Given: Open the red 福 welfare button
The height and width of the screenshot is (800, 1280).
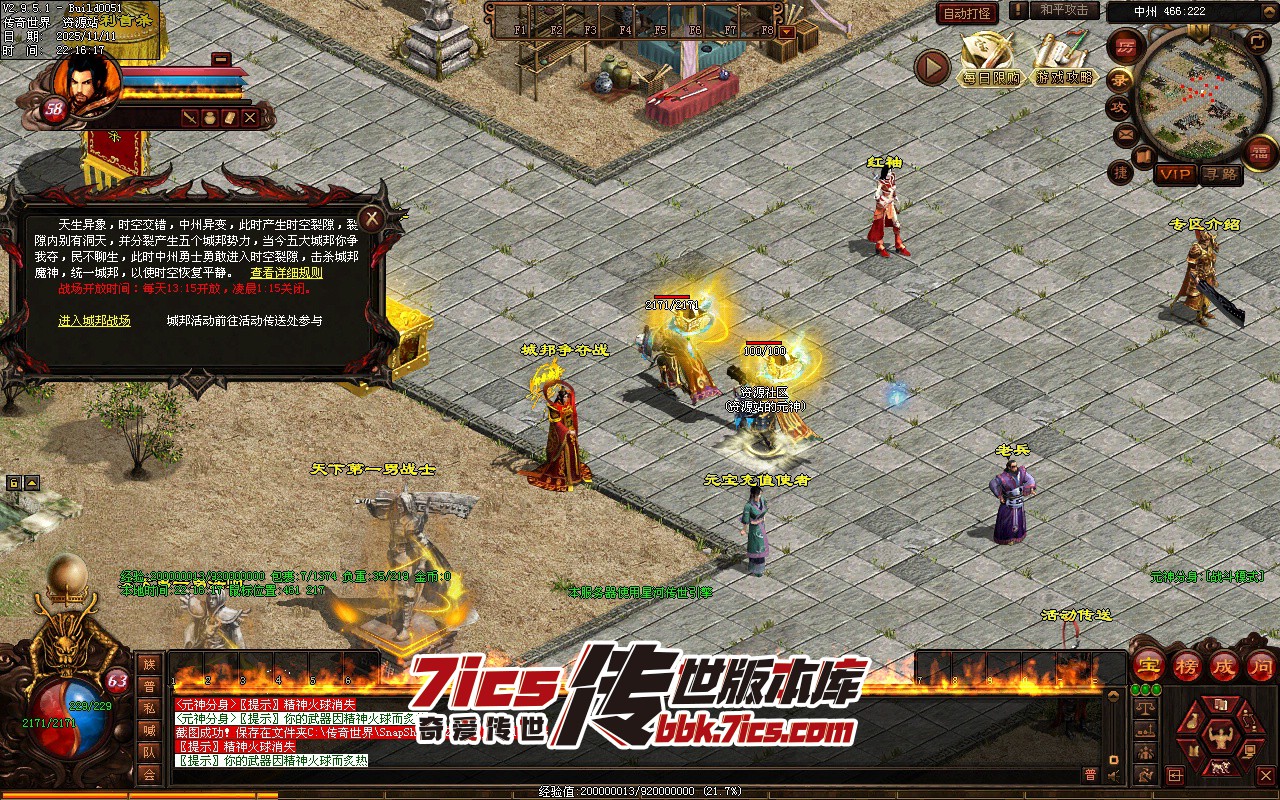Looking at the screenshot, I should 1260,152.
